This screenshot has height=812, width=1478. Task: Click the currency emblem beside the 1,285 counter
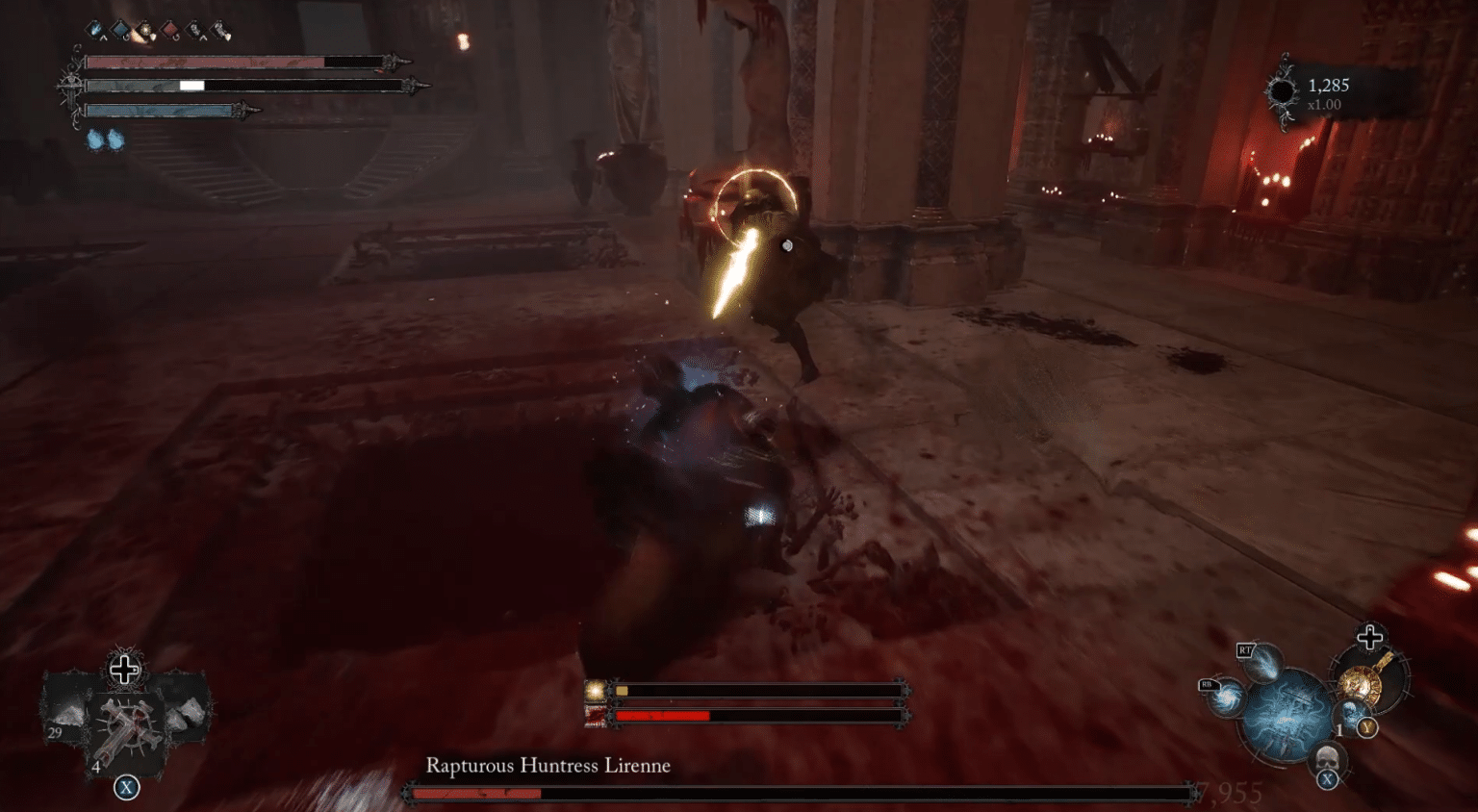[1284, 89]
